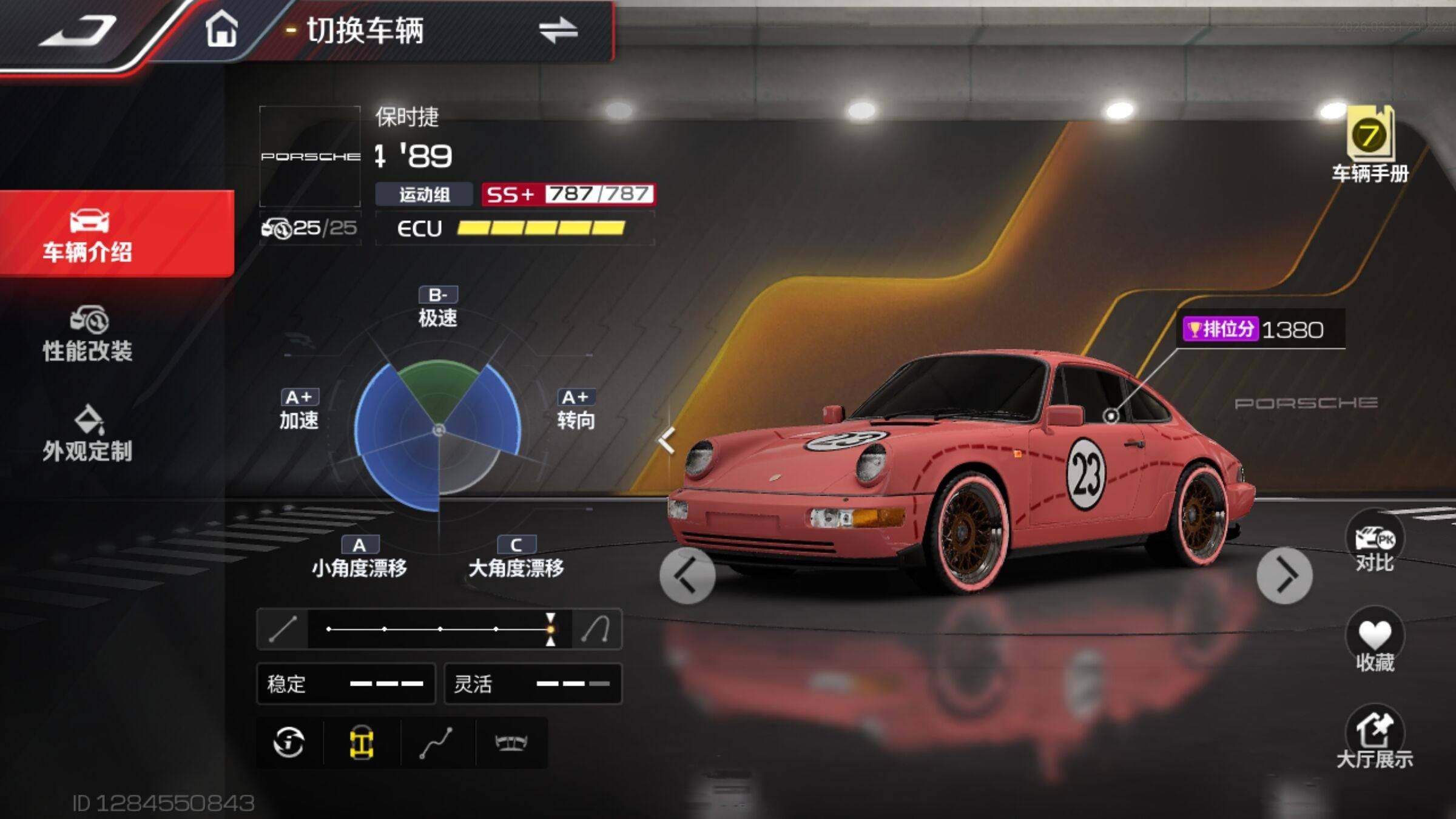Switch to the 性能改装 tab
Screen dimensions: 1456x819
88,335
